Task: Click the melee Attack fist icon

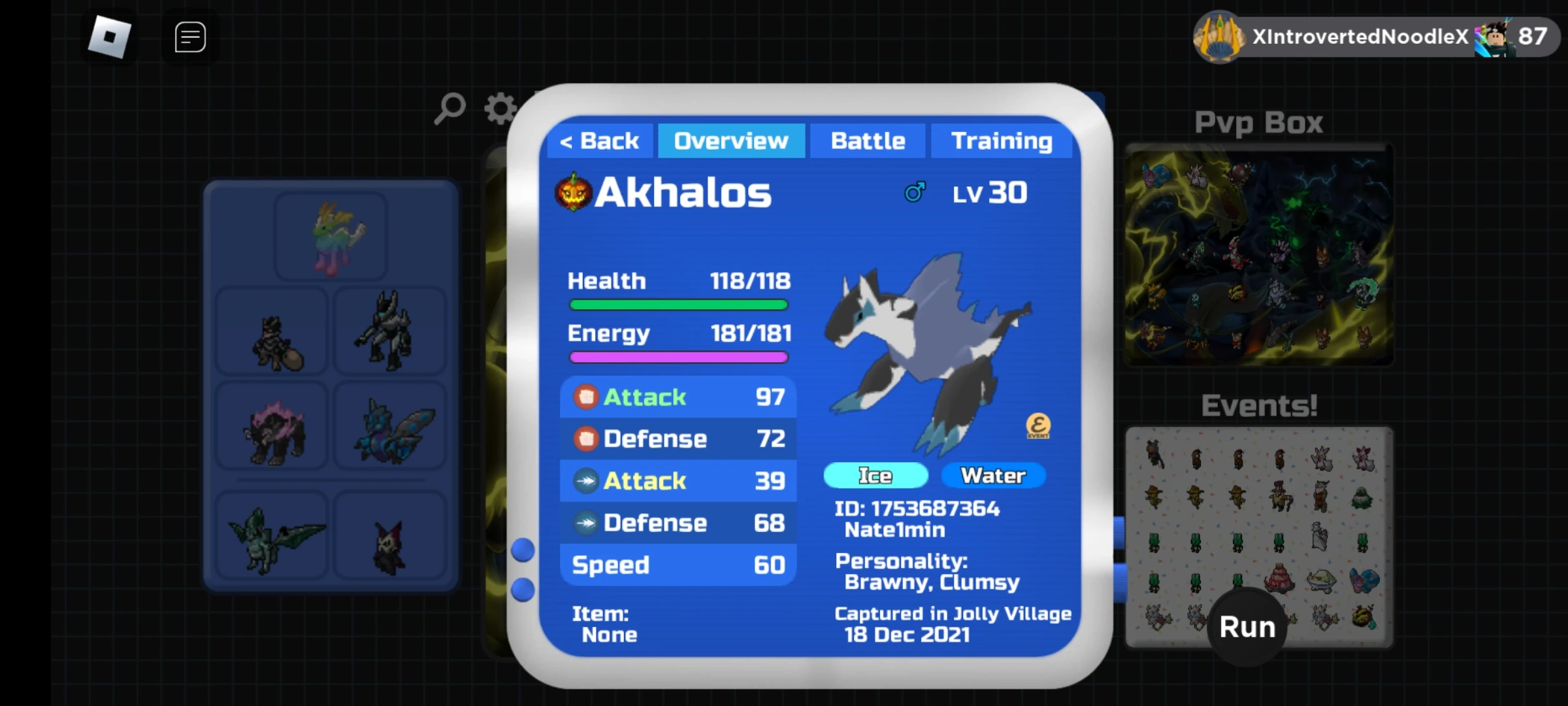Action: pyautogui.click(x=586, y=396)
